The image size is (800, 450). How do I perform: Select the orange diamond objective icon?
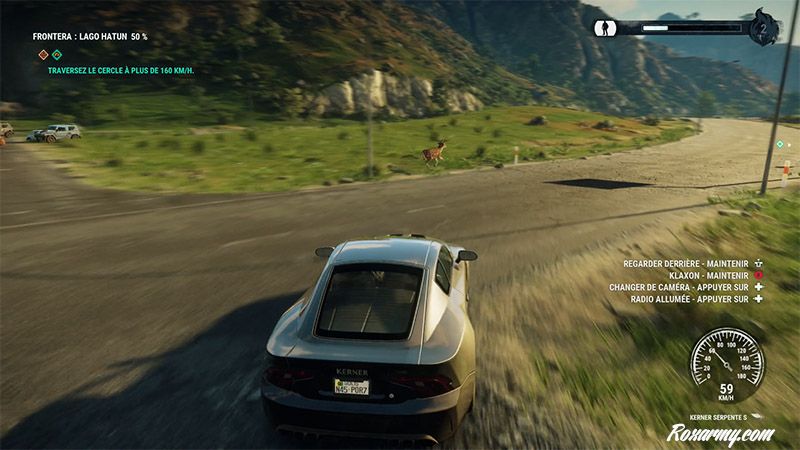coord(43,55)
